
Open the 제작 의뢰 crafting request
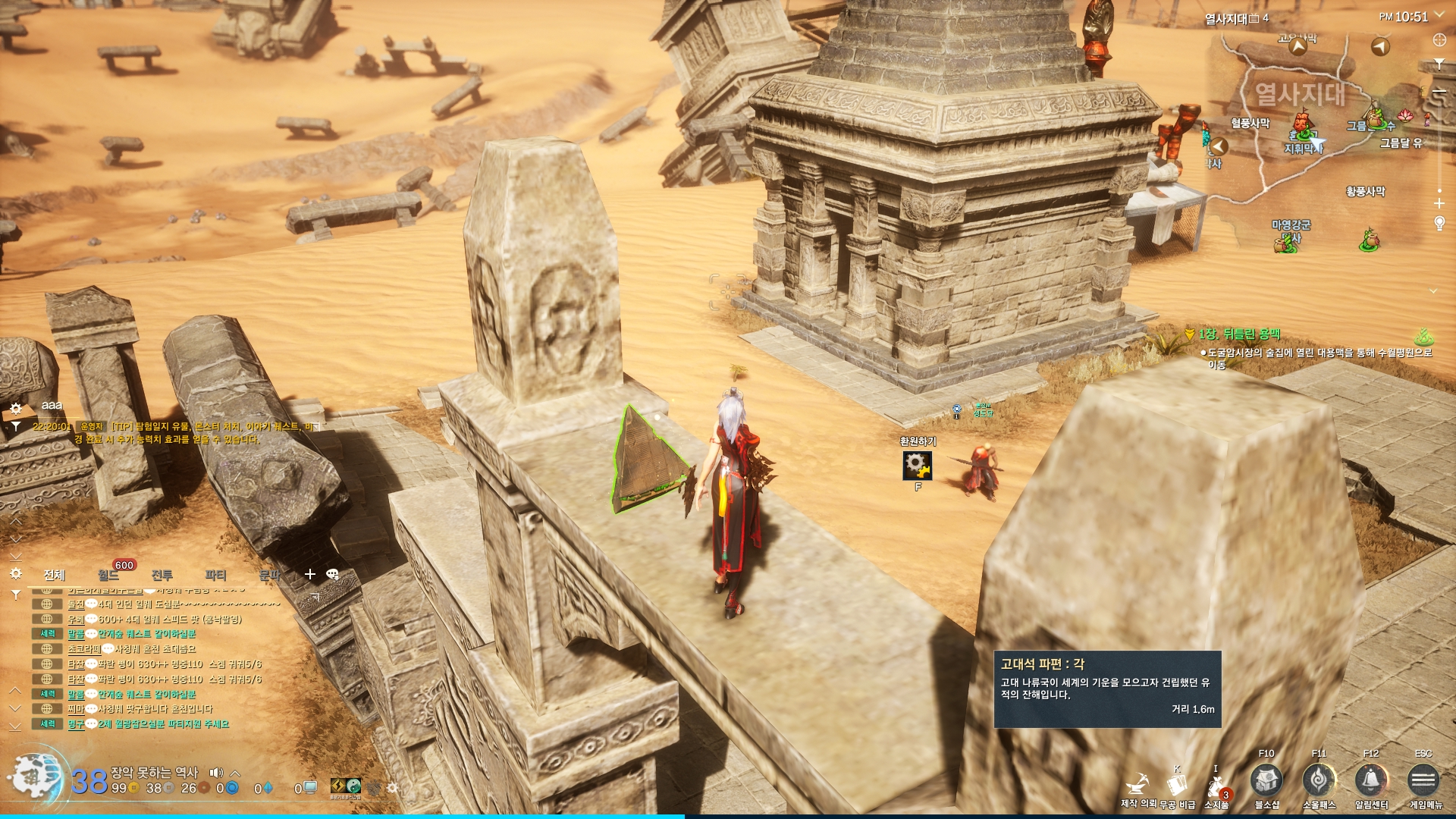point(1137,785)
